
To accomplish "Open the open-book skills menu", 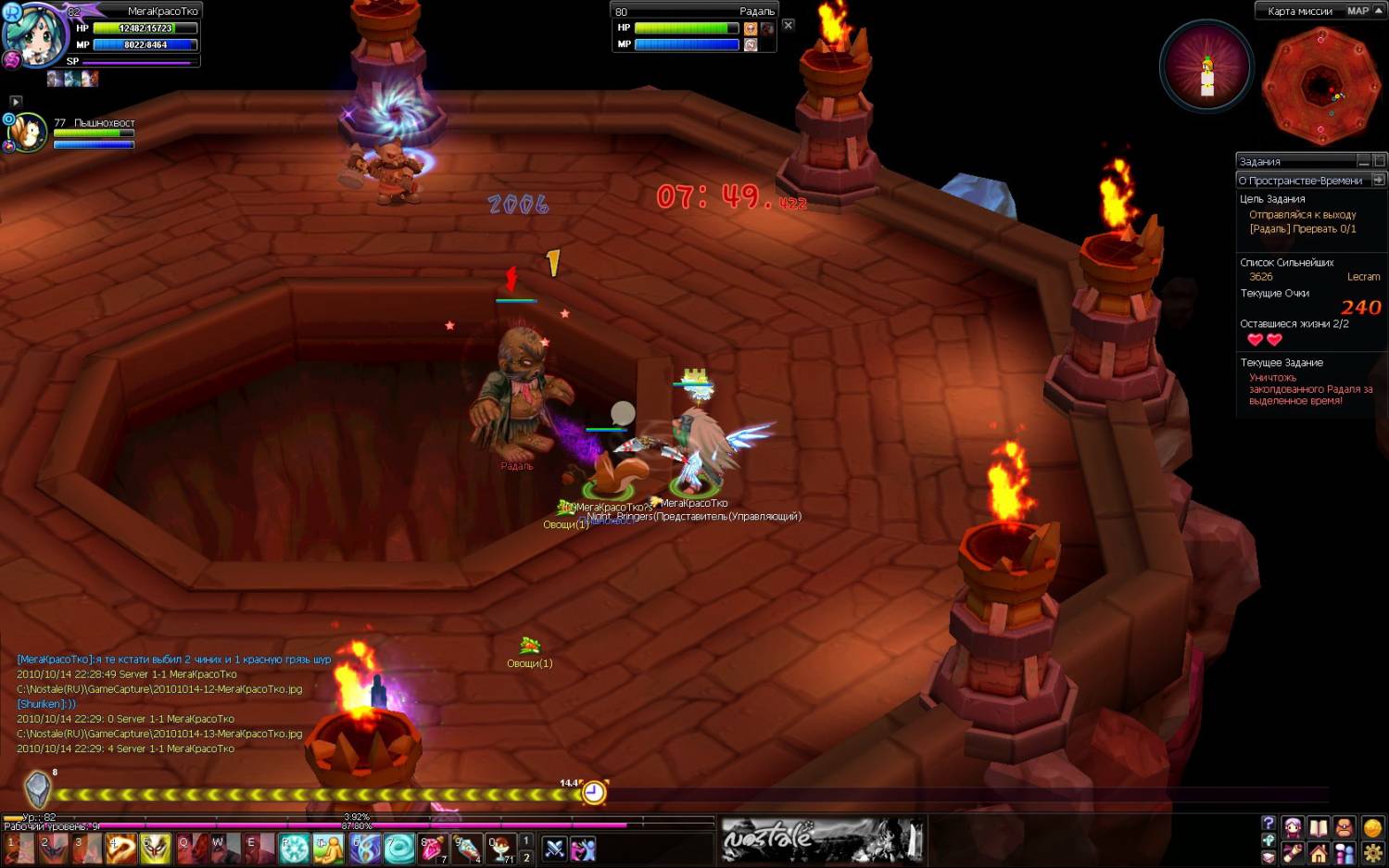I will 1318,827.
